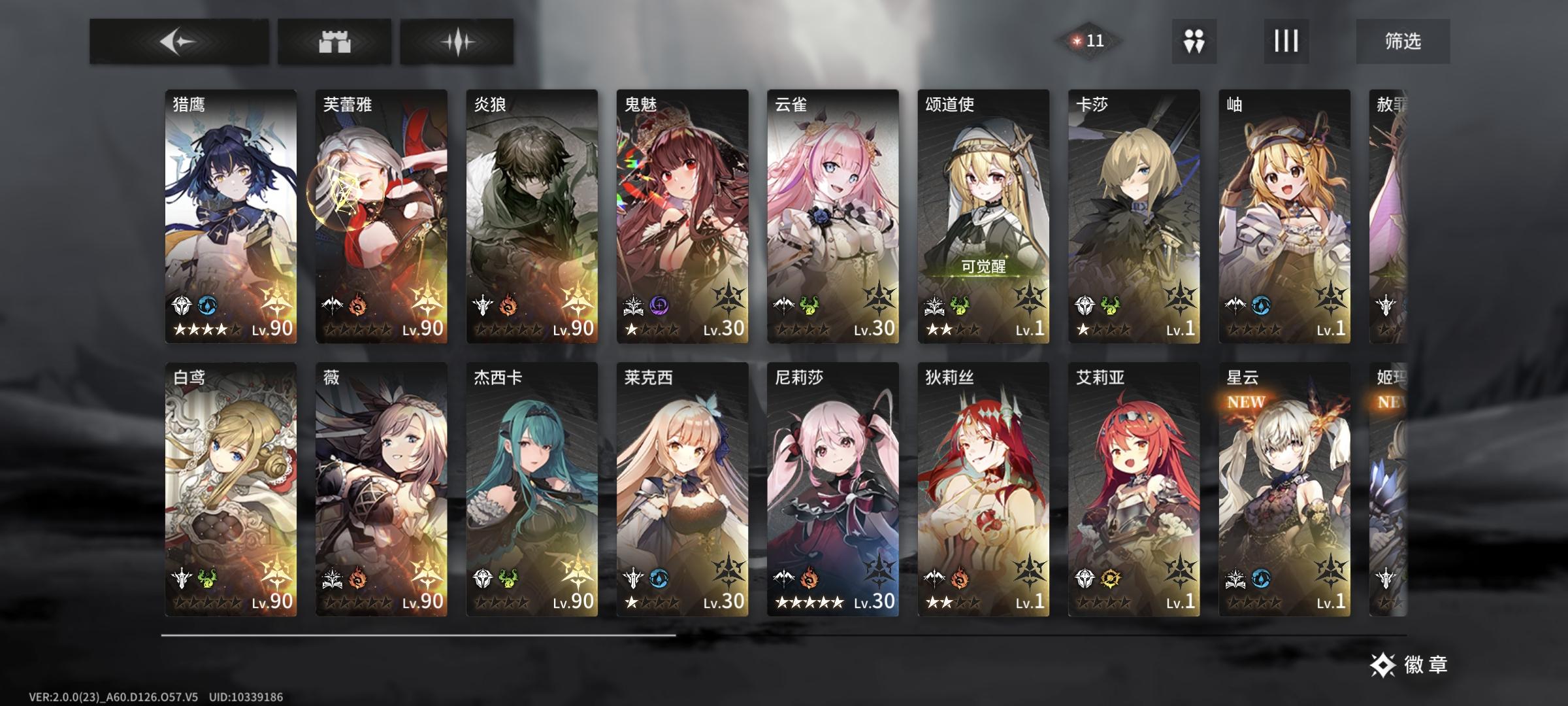Click the horizontal scrollbar below the cards
Image resolution: width=1568 pixels, height=706 pixels.
click(x=418, y=633)
